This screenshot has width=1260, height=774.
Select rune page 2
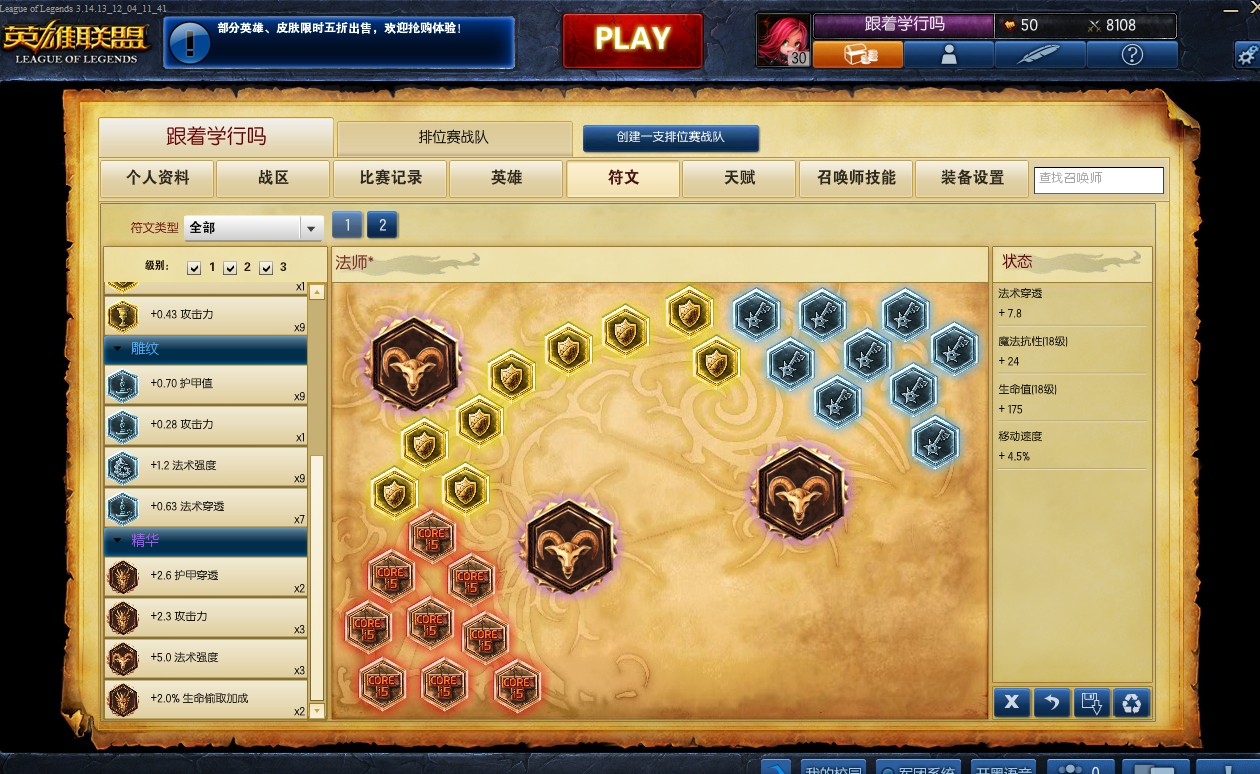pos(382,225)
